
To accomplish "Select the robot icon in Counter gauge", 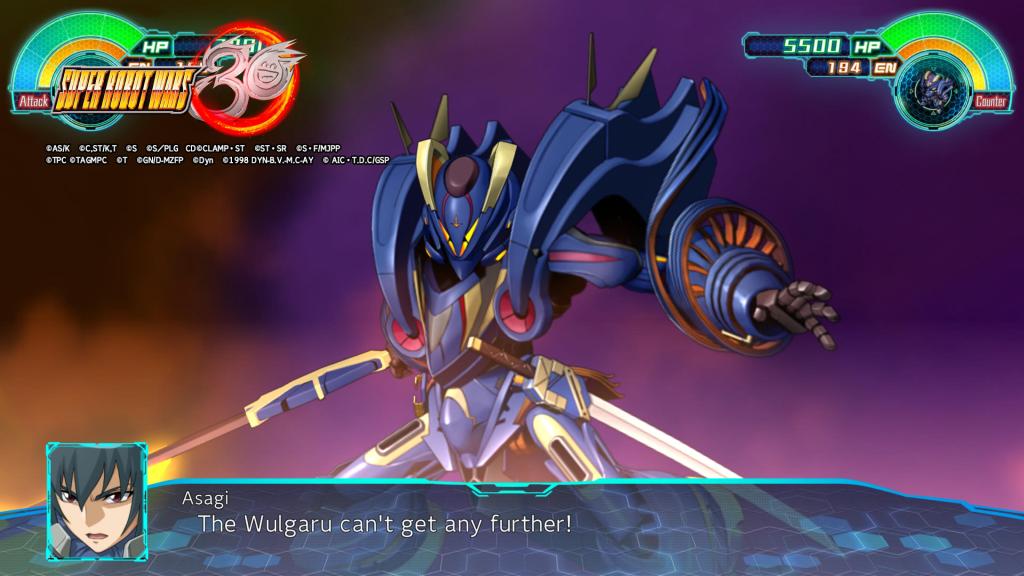I will tap(934, 88).
